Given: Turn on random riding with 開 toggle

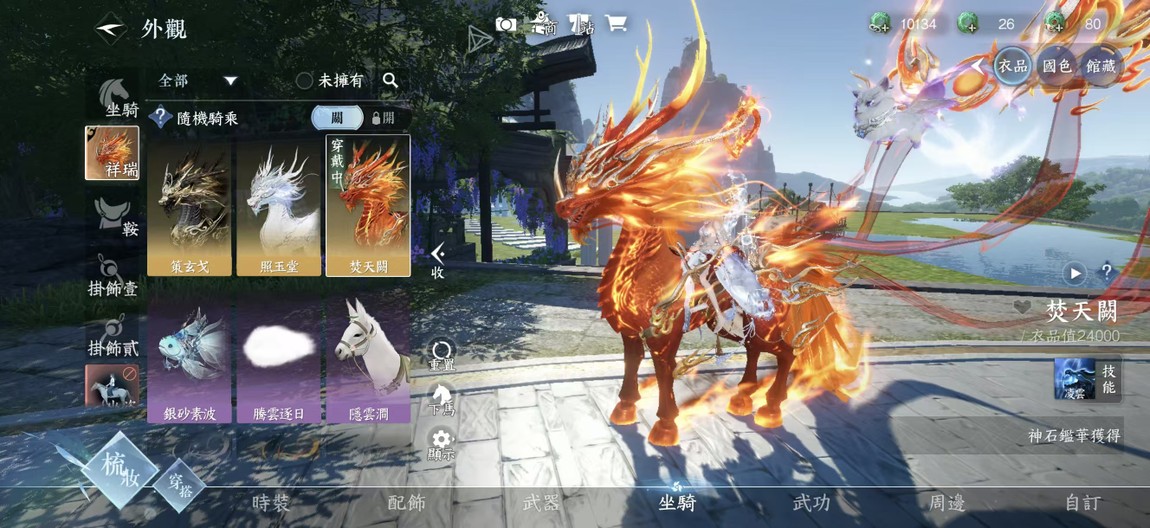Looking at the screenshot, I should pos(383,118).
